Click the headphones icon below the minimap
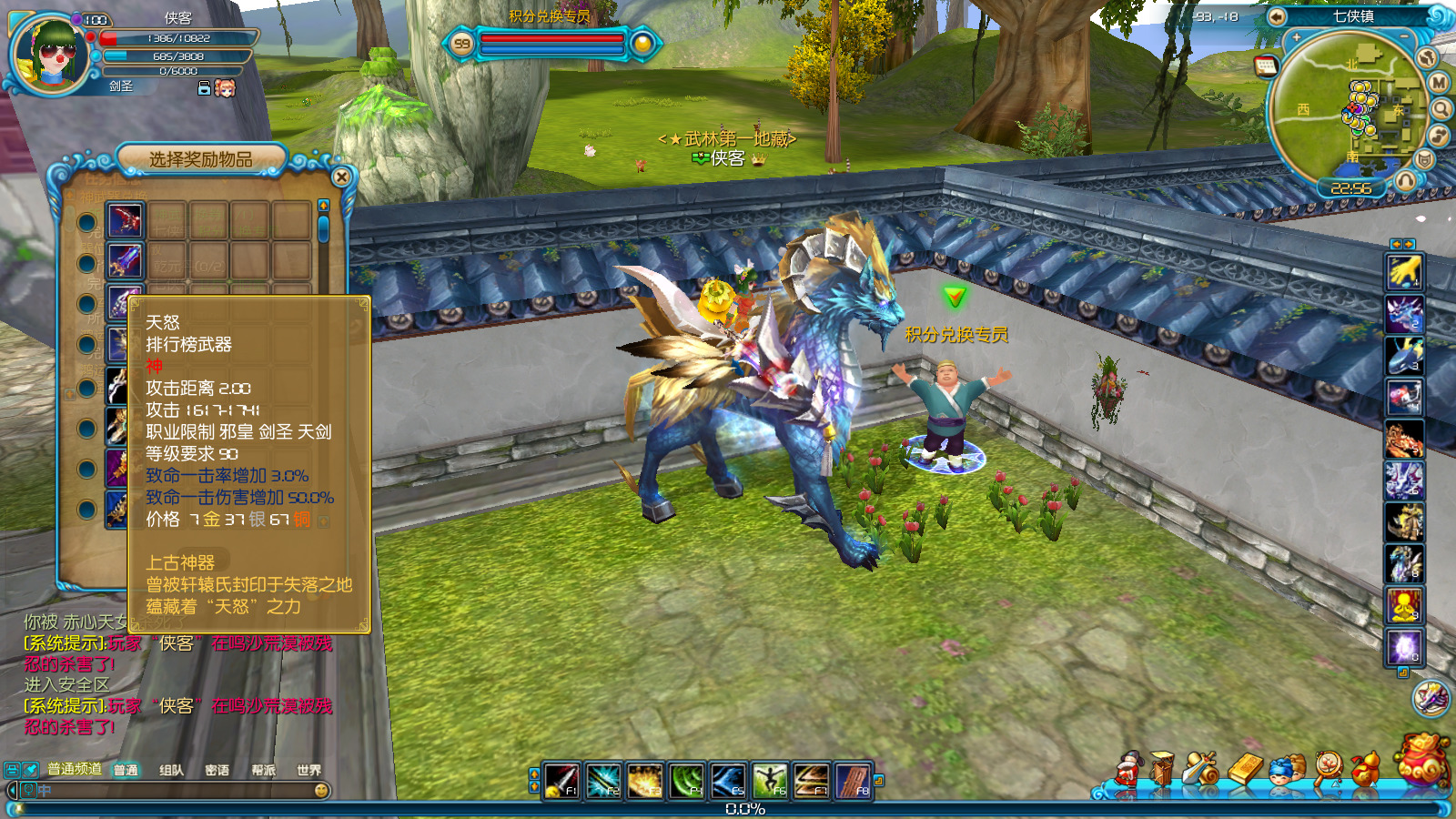Image resolution: width=1456 pixels, height=819 pixels. [1406, 180]
